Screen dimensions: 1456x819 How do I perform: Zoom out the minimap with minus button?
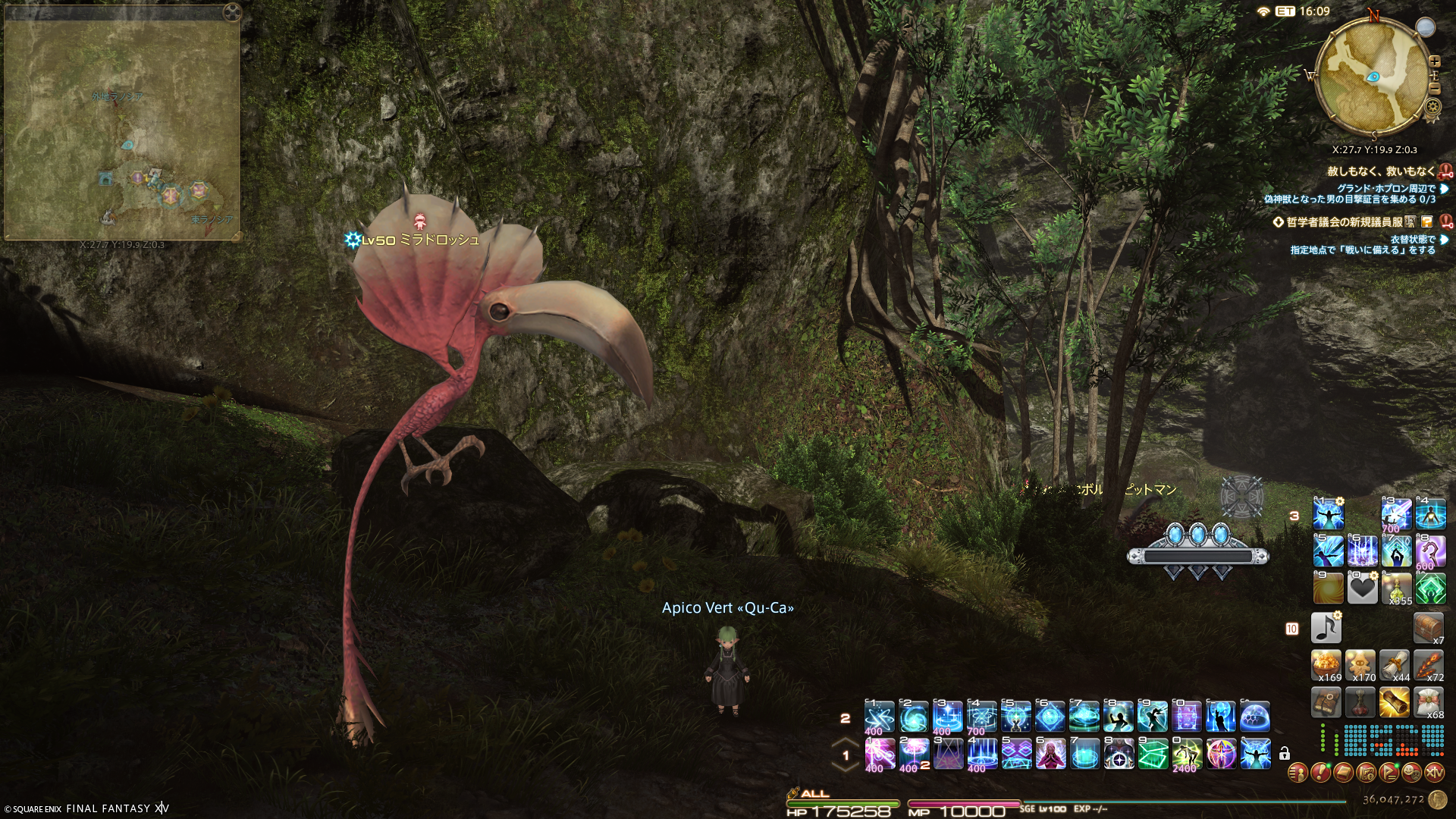point(1435,89)
